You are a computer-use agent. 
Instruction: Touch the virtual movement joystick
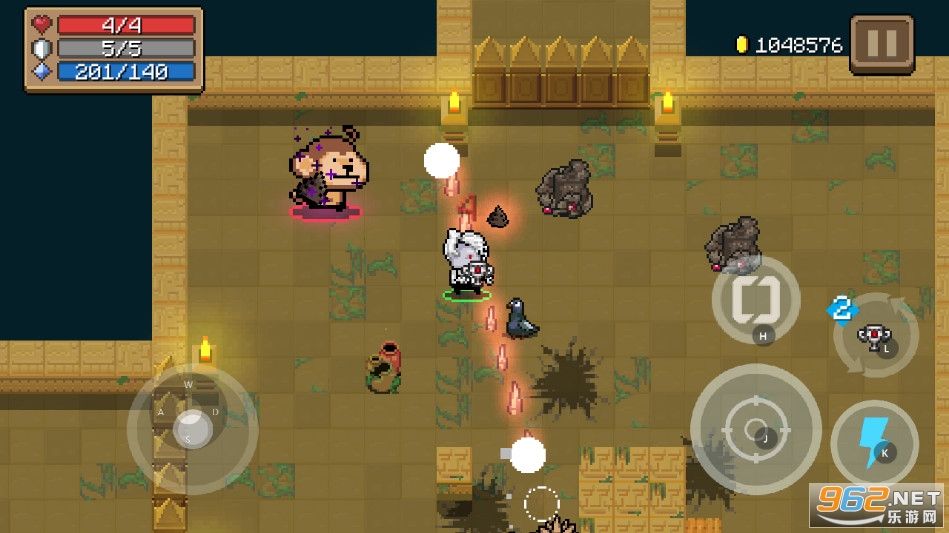click(x=192, y=427)
